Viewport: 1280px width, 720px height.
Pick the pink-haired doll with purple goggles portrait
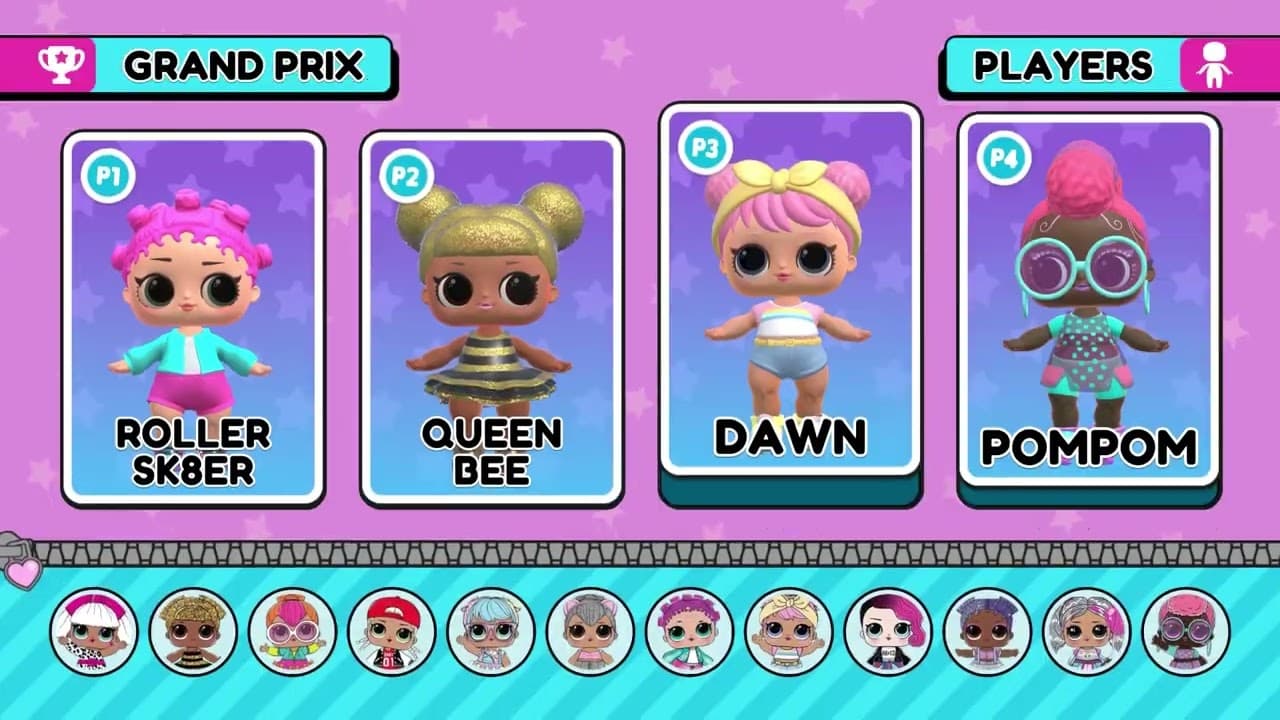1185,632
